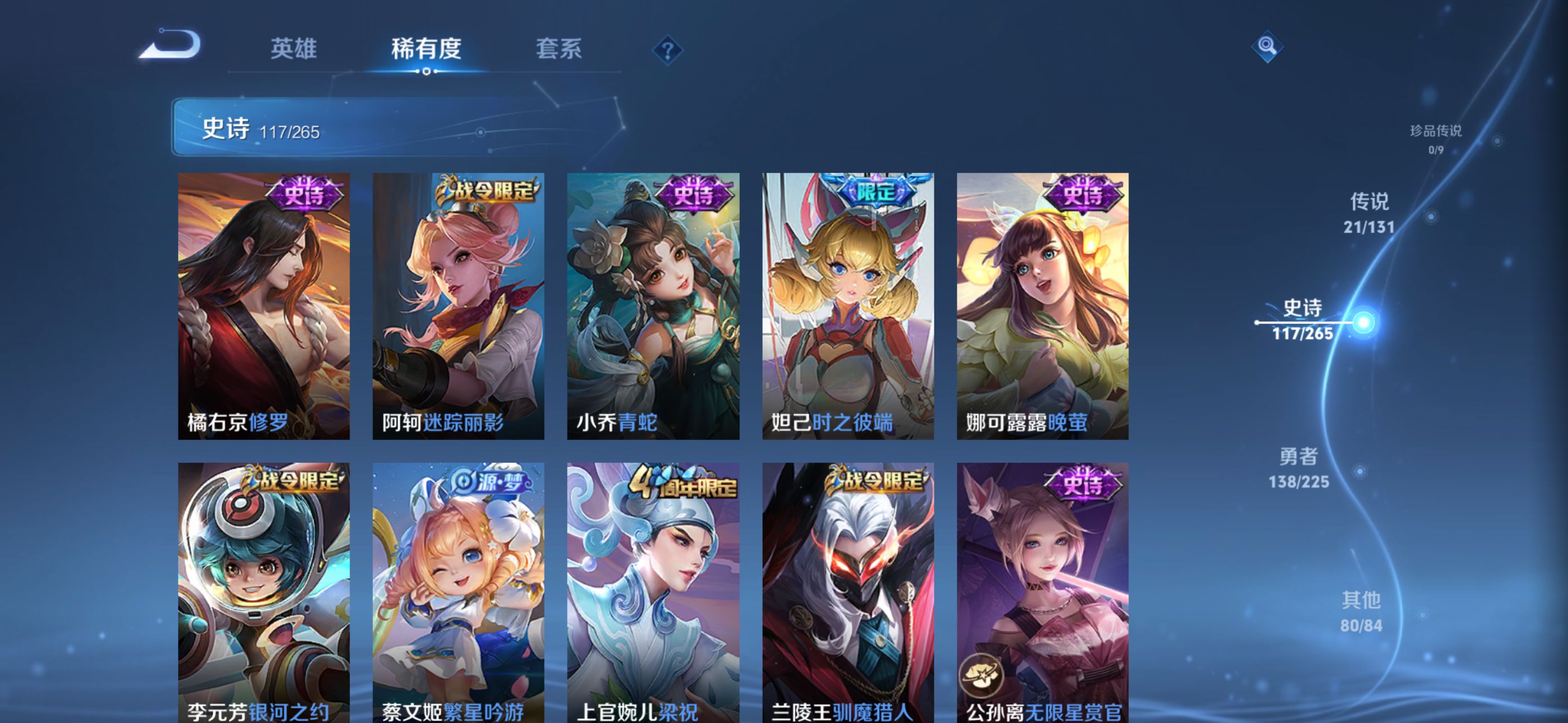Choose the 兰陵王 驯魔猎人 skin card
The height and width of the screenshot is (723, 1568).
point(848,592)
